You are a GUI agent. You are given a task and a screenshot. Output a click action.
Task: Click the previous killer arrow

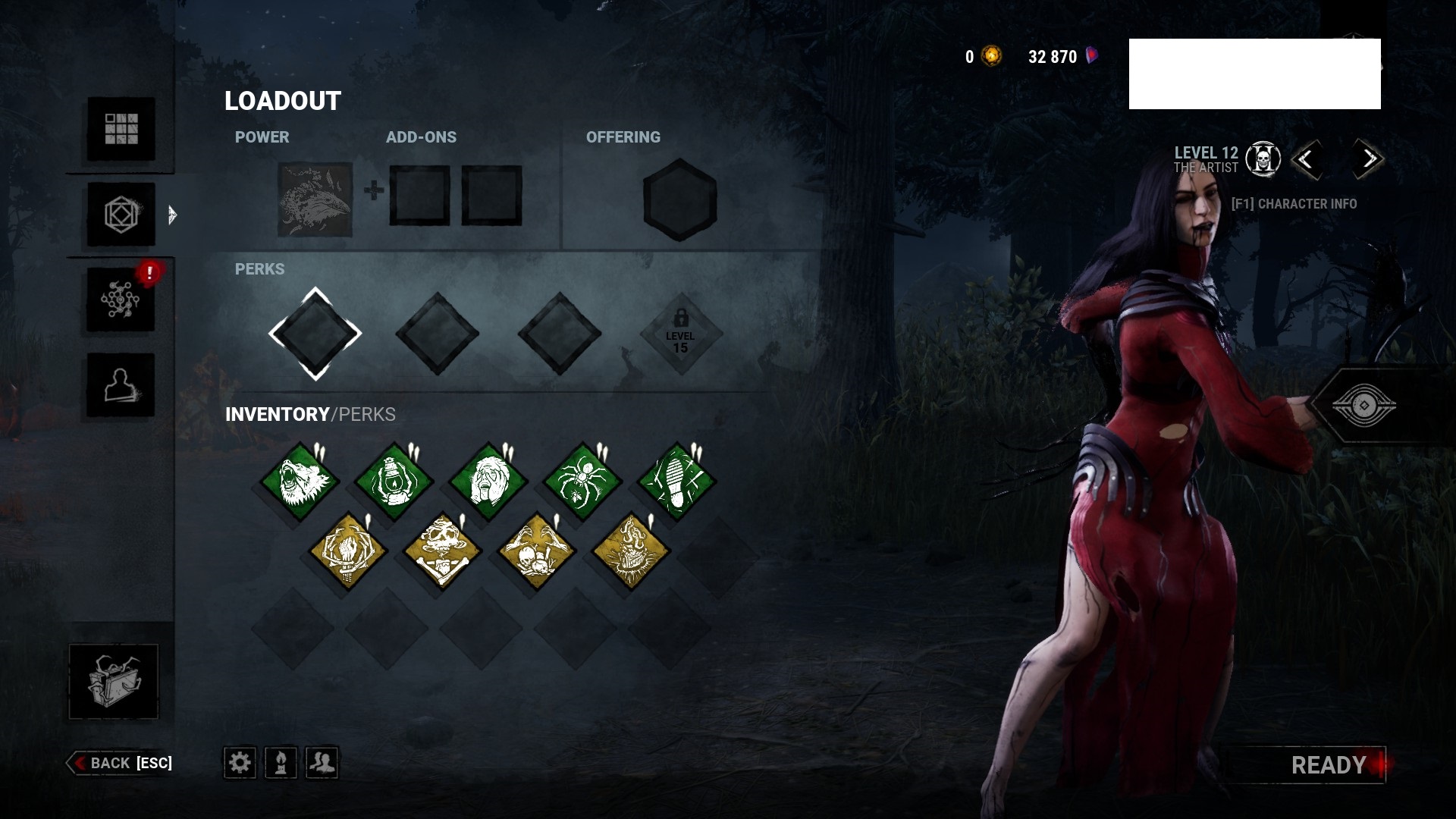click(1307, 159)
